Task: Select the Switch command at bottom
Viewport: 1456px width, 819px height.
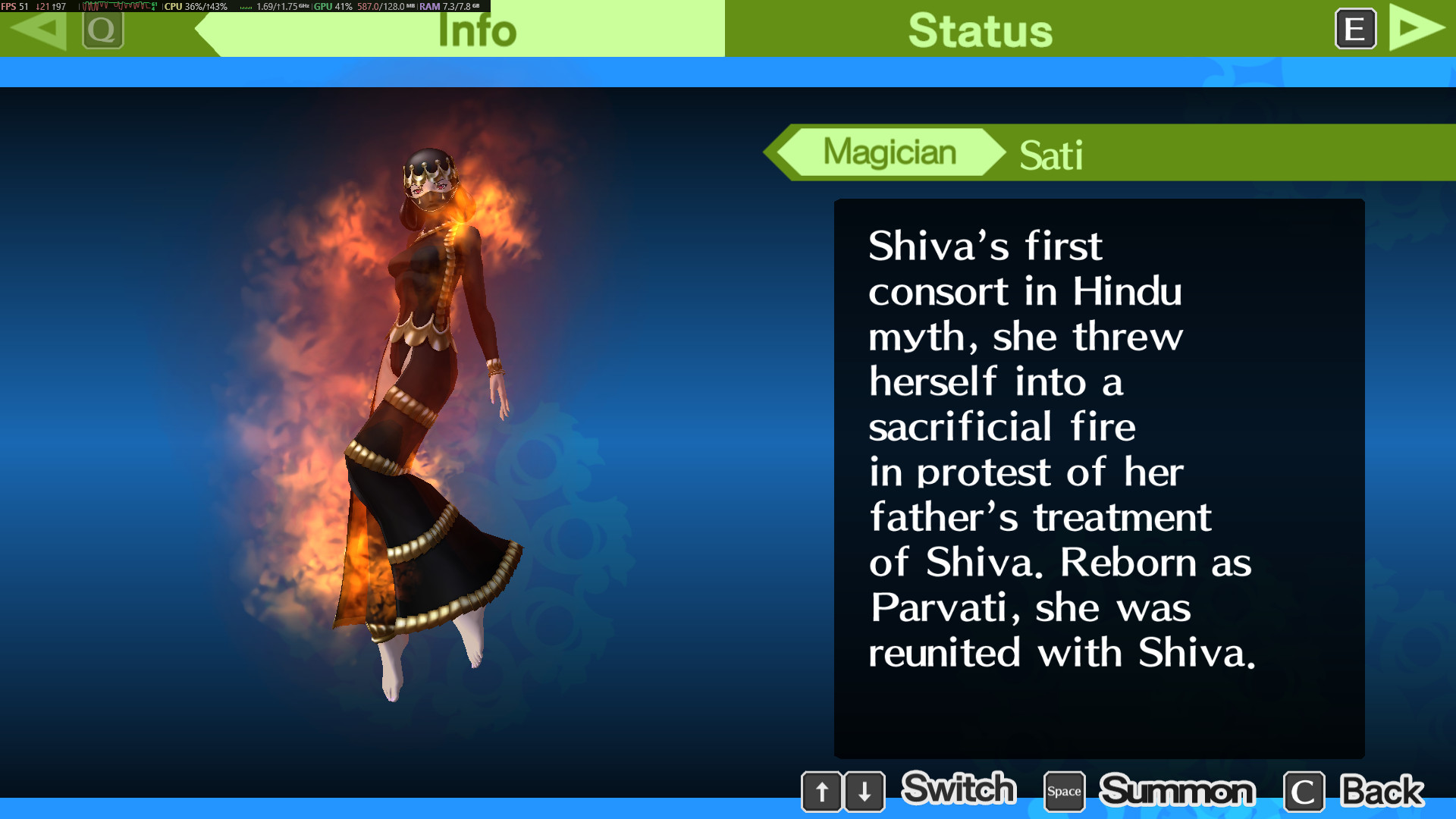Action: pyautogui.click(x=958, y=789)
